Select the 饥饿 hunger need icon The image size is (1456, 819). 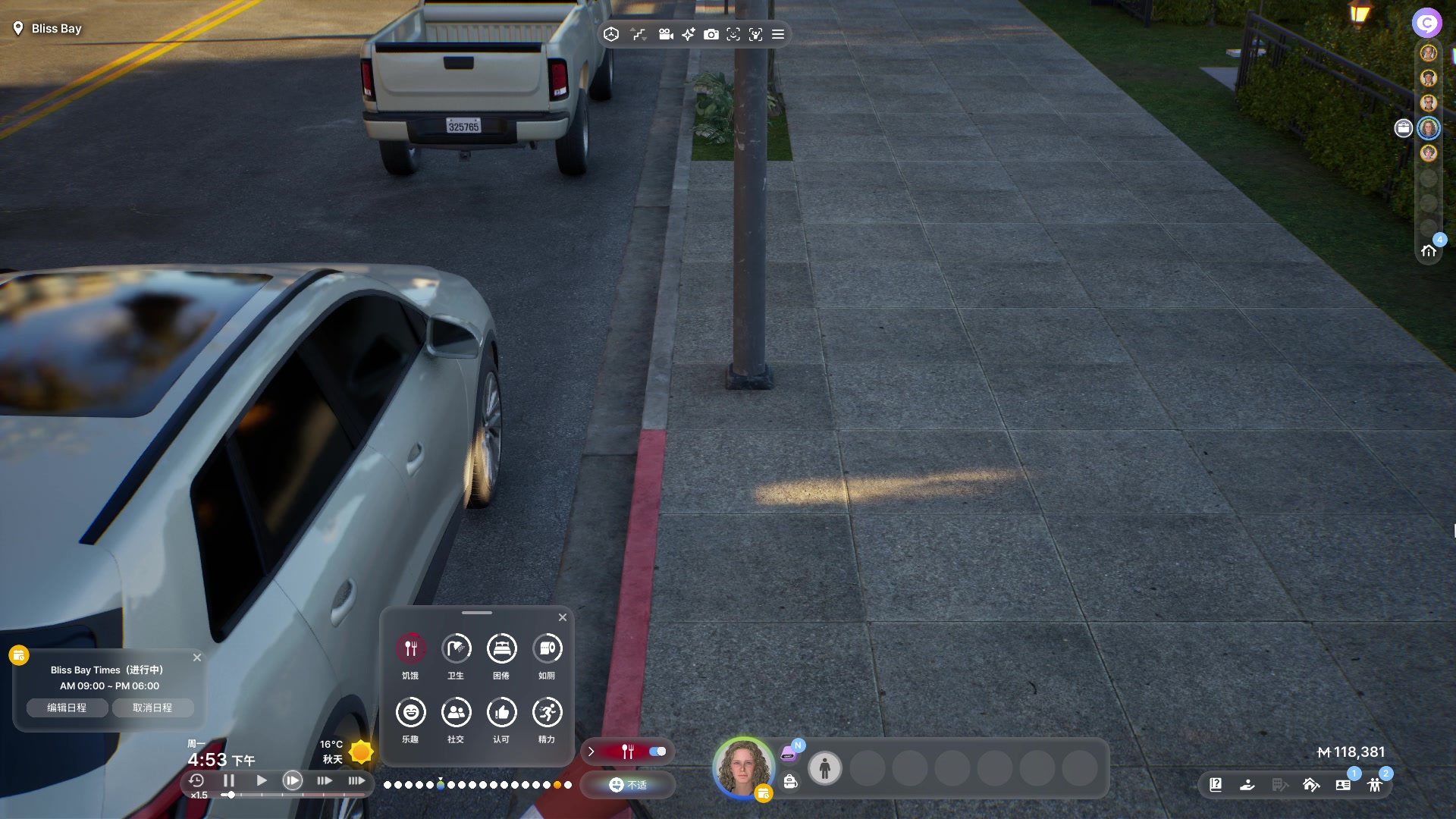coord(410,648)
